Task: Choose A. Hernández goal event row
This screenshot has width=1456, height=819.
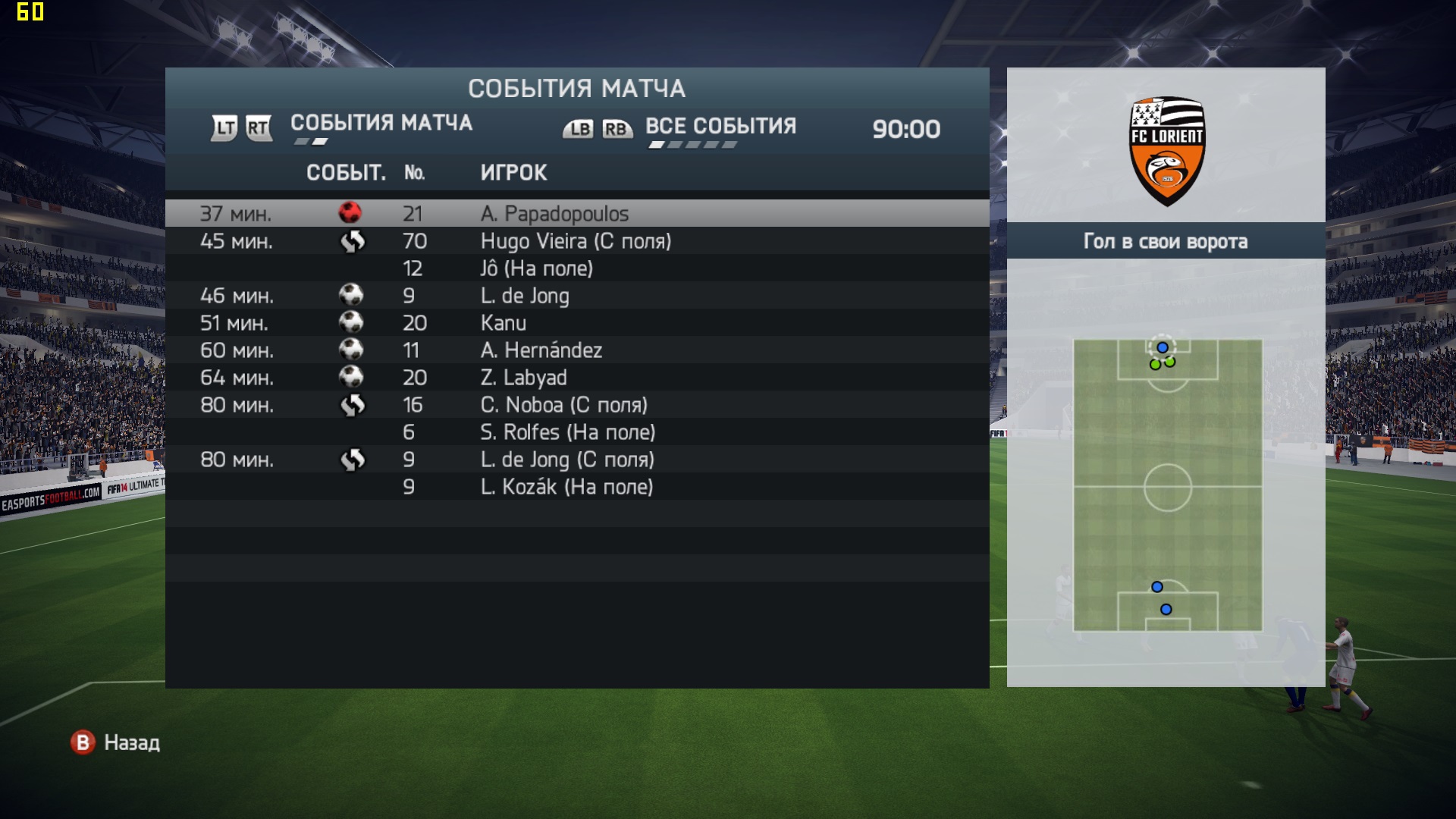Action: [576, 350]
